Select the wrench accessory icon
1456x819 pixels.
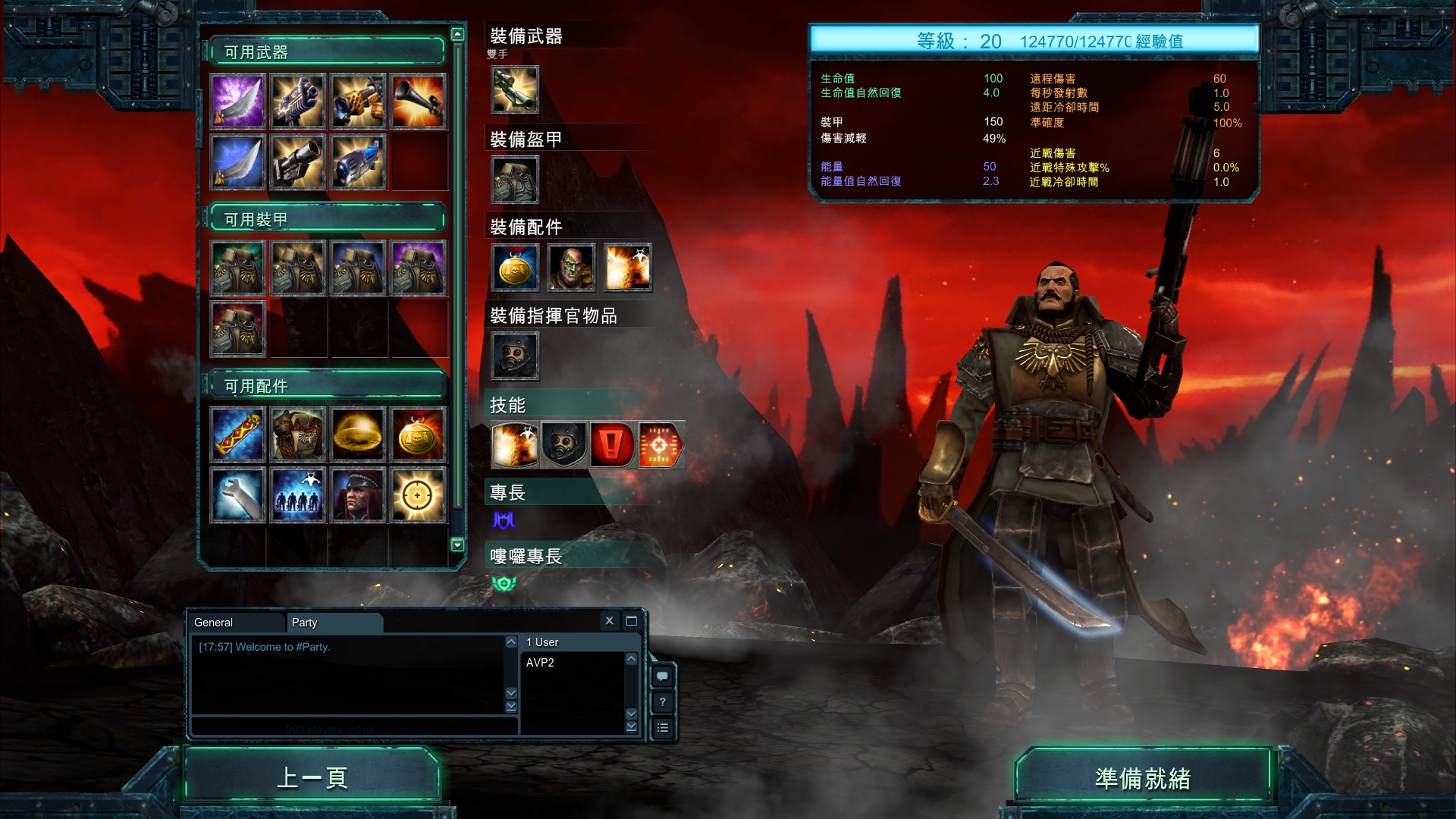(238, 495)
